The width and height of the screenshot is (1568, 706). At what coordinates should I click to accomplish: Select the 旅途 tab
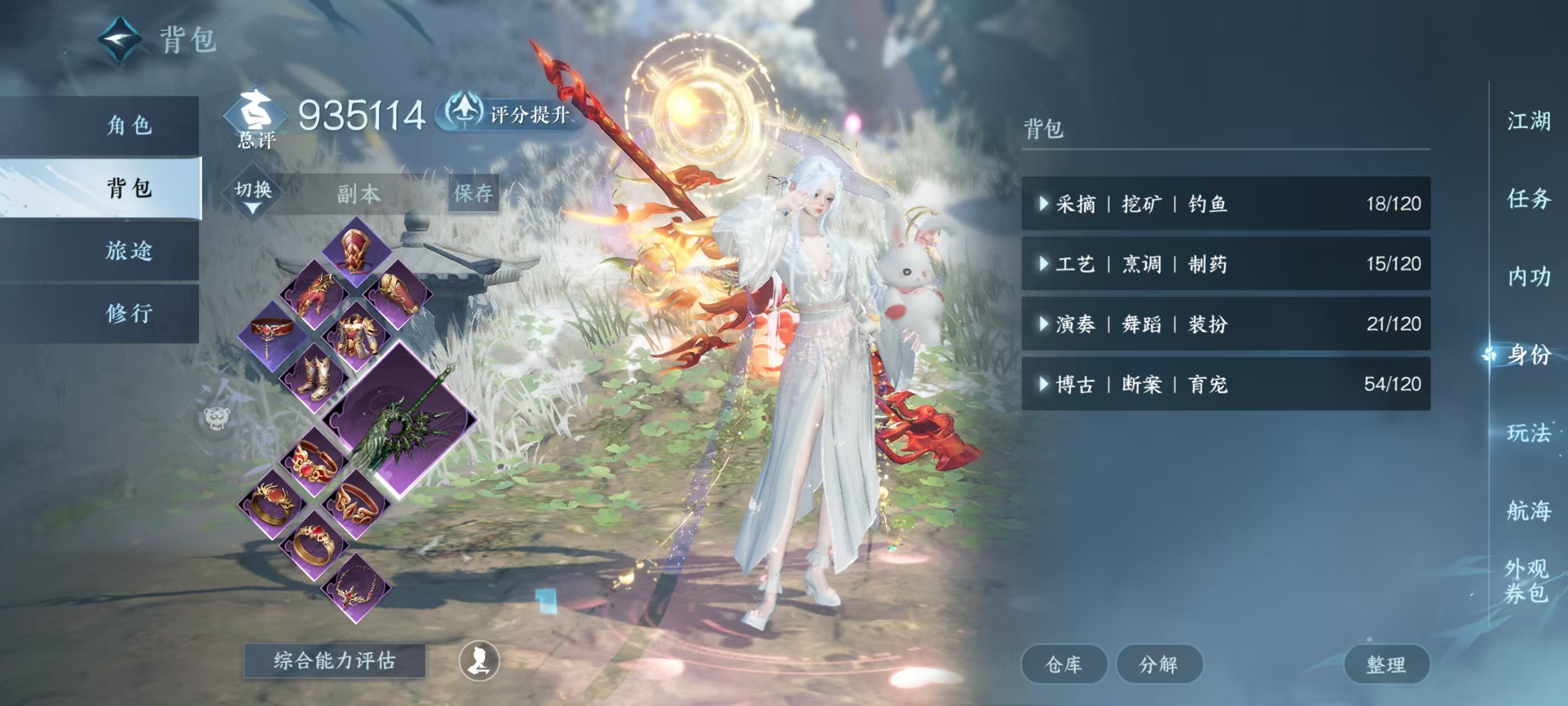coord(129,251)
